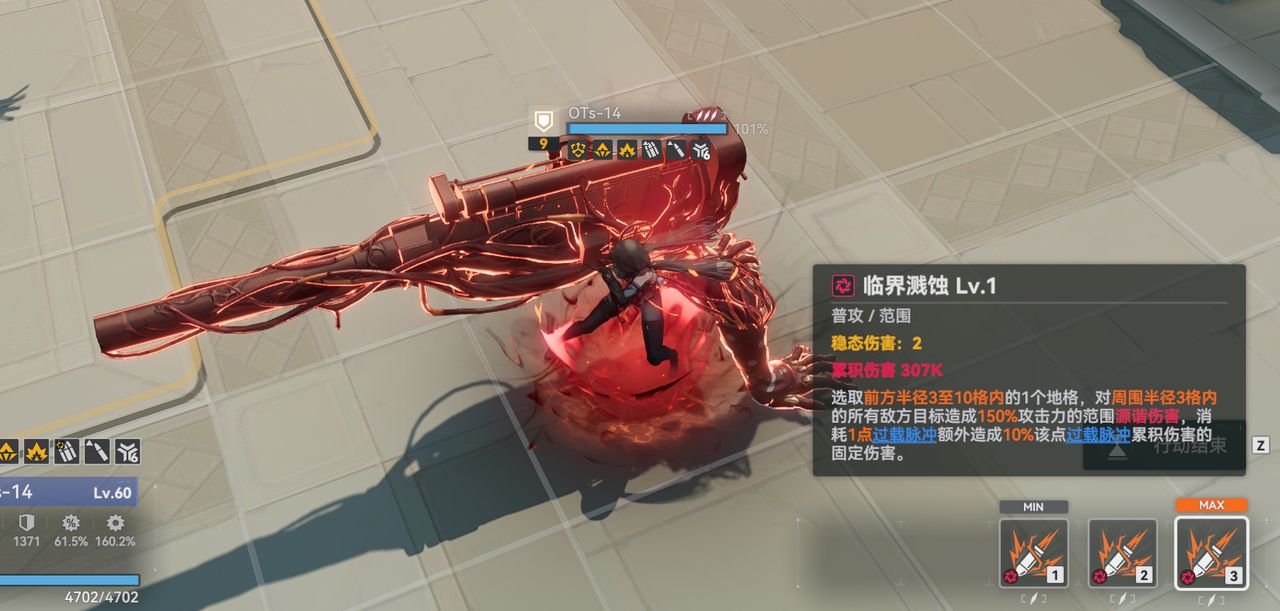Click the OTs-14 Lv.60 name banner
Image resolution: width=1280 pixels, height=611 pixels.
point(66,492)
